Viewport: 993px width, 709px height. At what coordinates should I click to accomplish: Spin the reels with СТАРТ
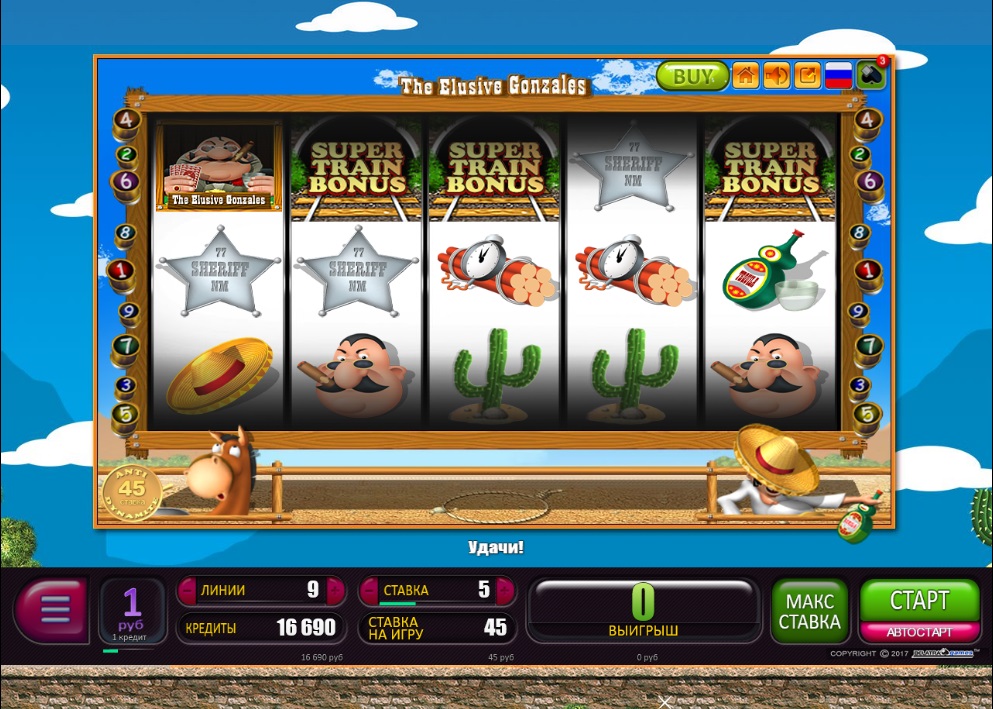(919, 600)
